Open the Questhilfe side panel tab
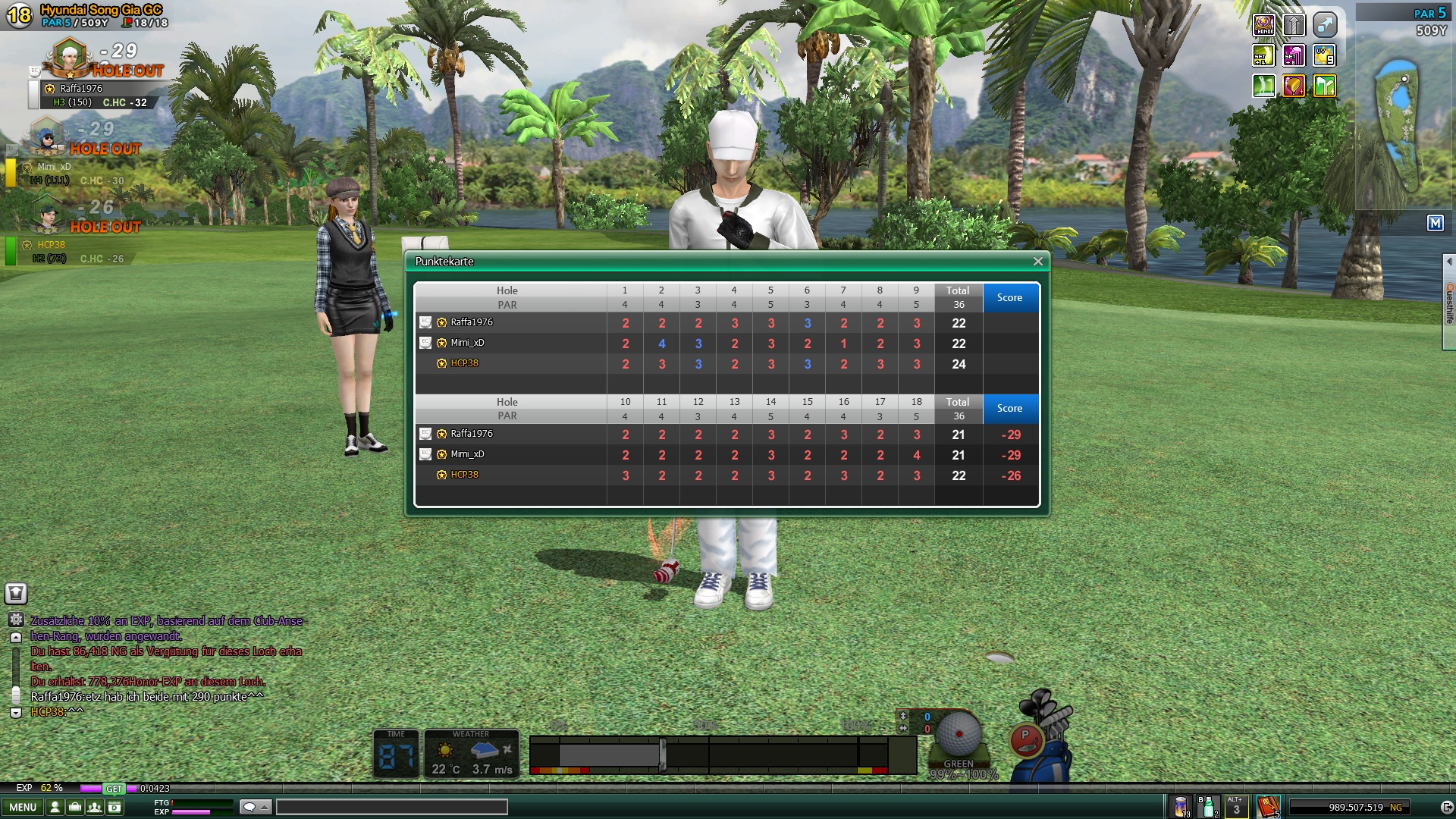This screenshot has width=1456, height=819. click(1448, 303)
